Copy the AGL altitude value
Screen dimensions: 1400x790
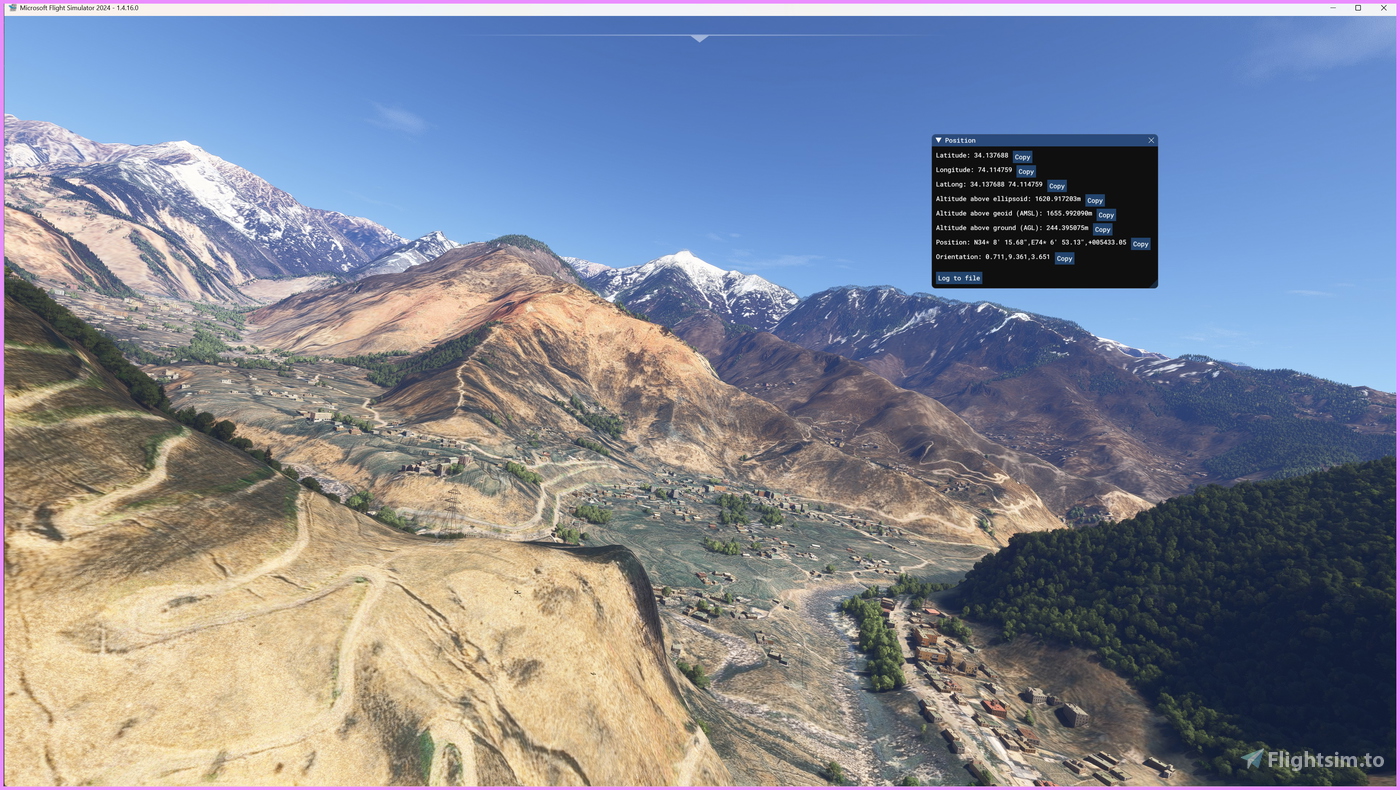(x=1102, y=228)
